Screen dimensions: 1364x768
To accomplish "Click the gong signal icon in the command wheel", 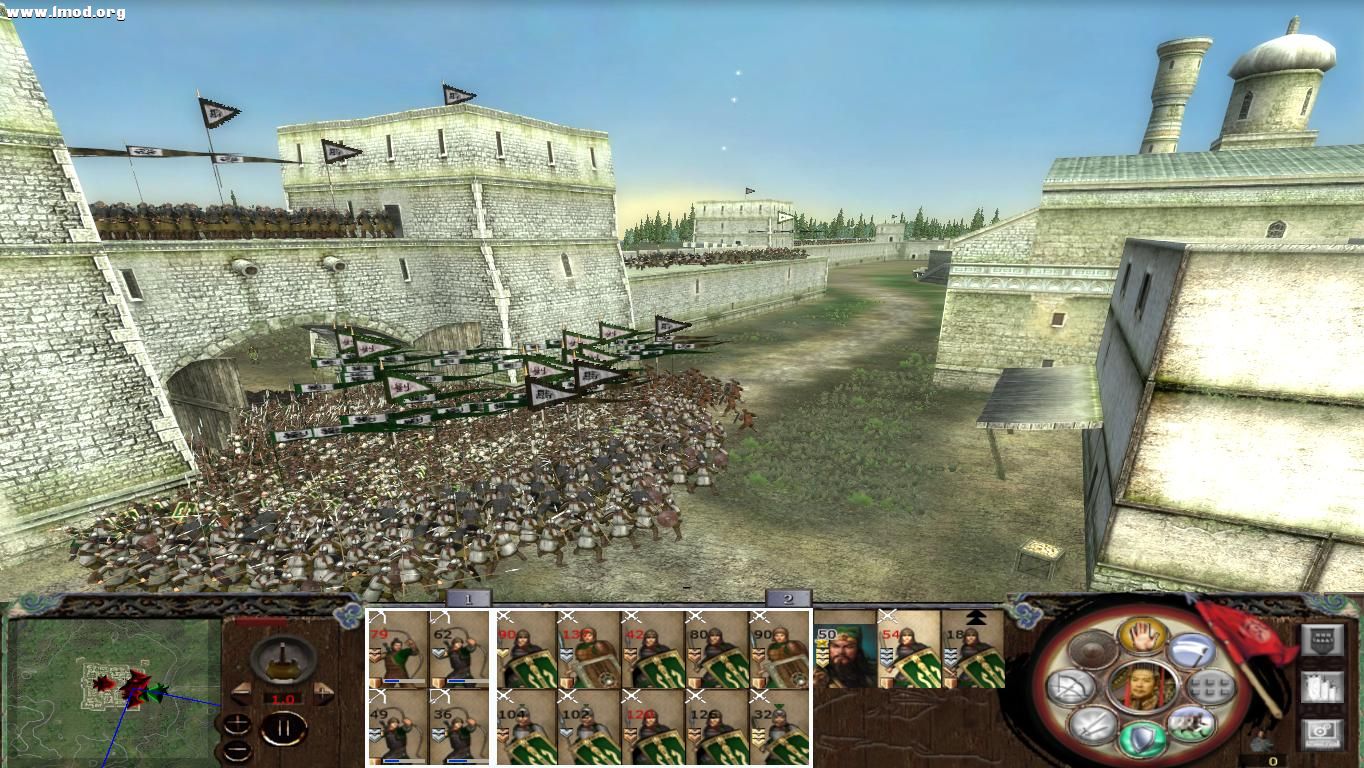I will tap(1092, 648).
